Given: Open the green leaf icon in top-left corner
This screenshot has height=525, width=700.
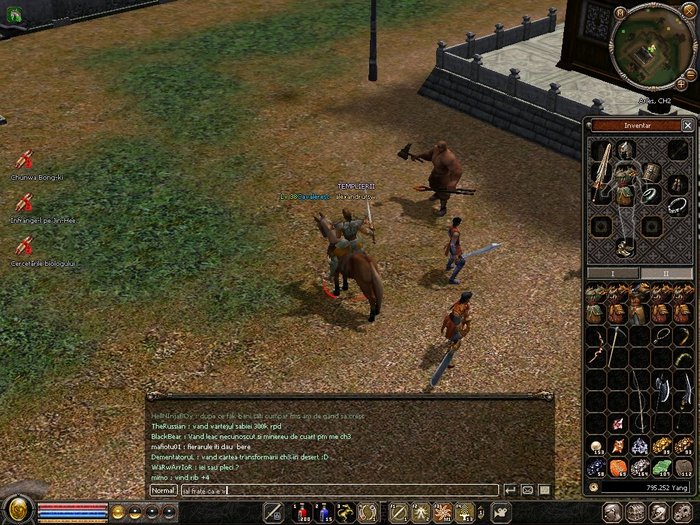Looking at the screenshot, I should 14,15.
